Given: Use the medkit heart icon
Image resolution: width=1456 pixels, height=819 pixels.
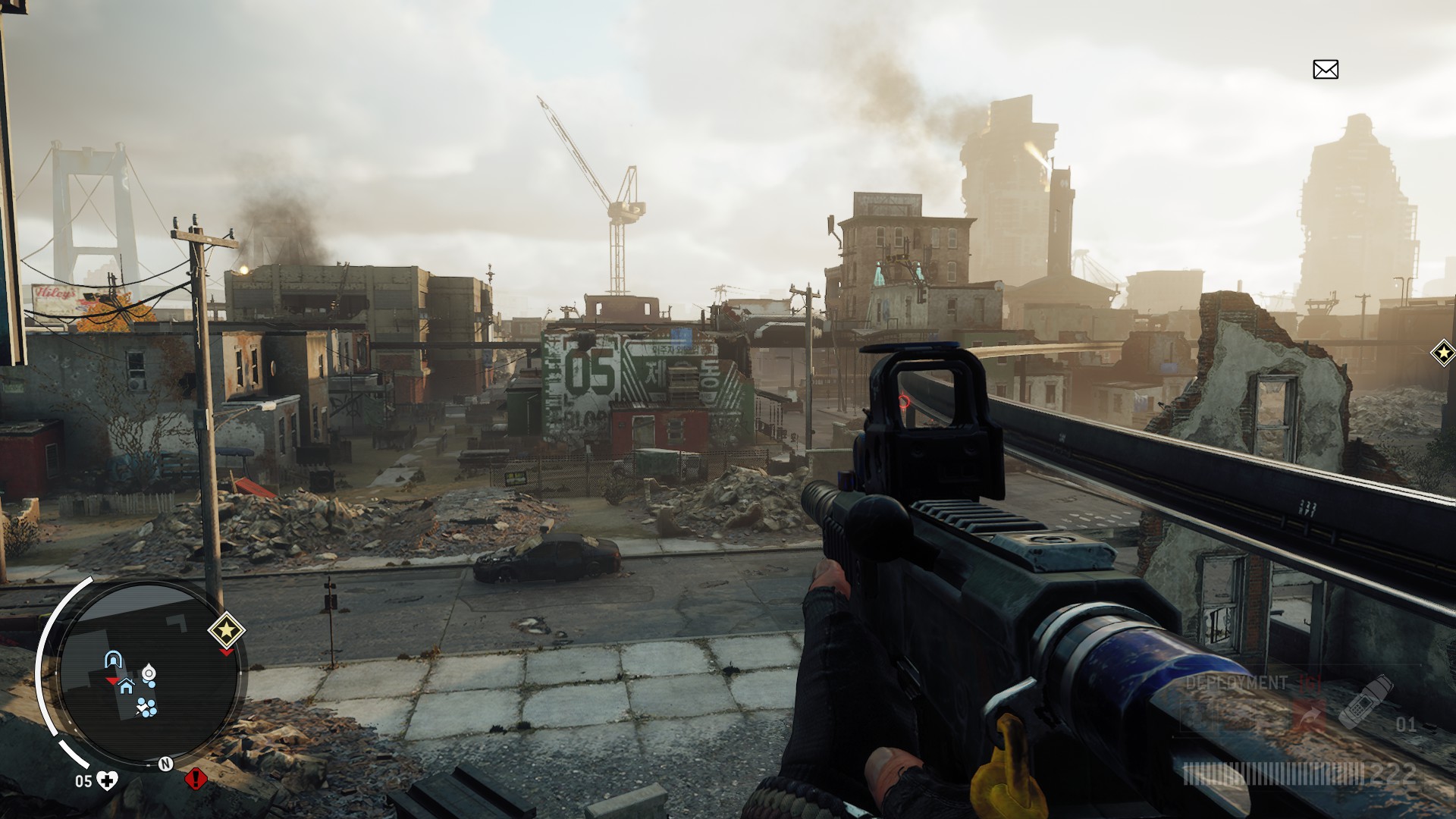Looking at the screenshot, I should click(108, 780).
